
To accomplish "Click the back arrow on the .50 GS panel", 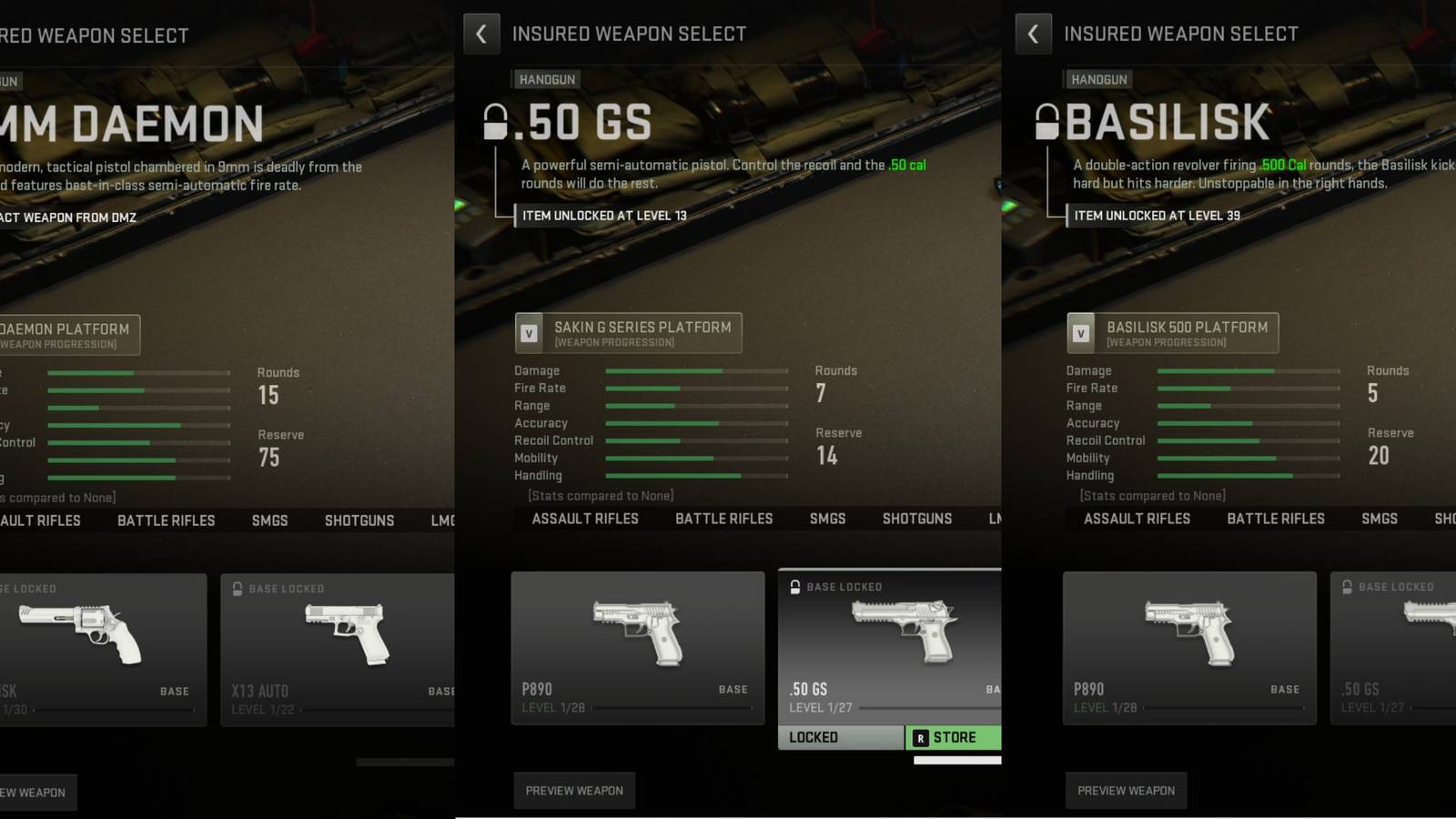I will (481, 33).
